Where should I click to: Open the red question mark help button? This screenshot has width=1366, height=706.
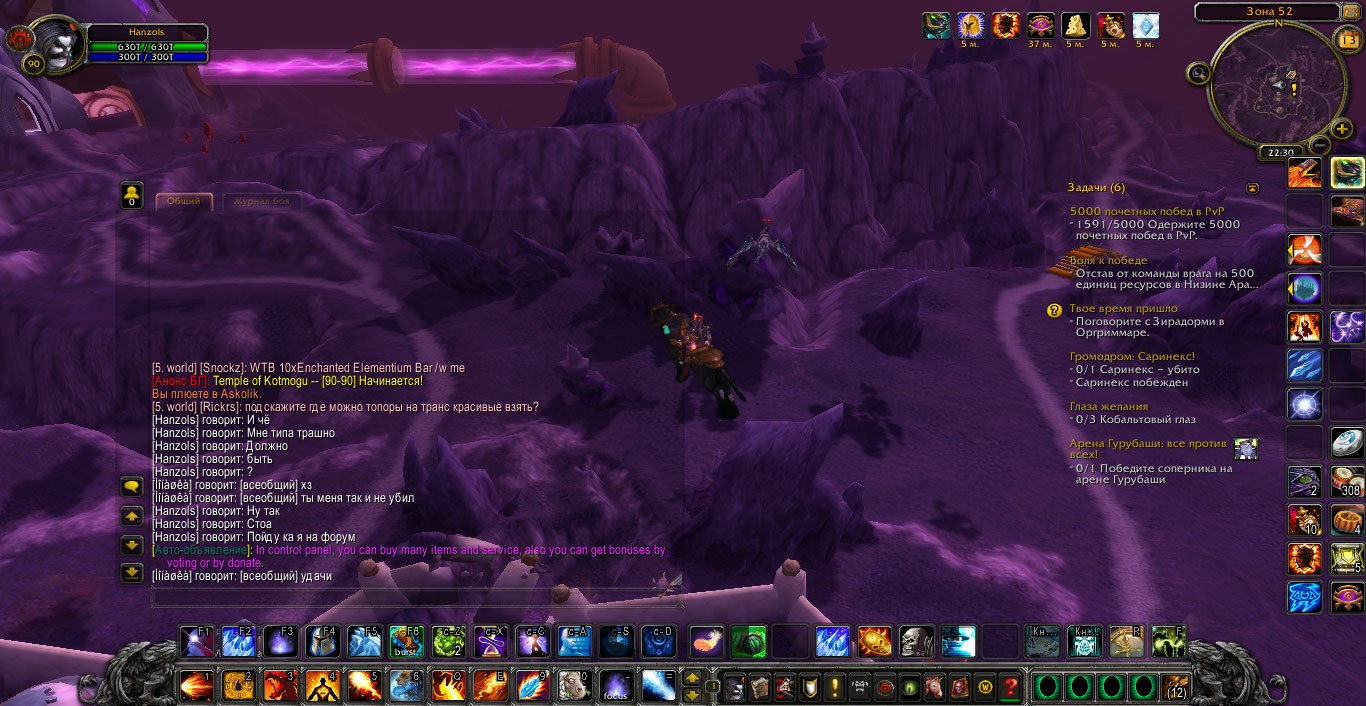[x=1011, y=687]
